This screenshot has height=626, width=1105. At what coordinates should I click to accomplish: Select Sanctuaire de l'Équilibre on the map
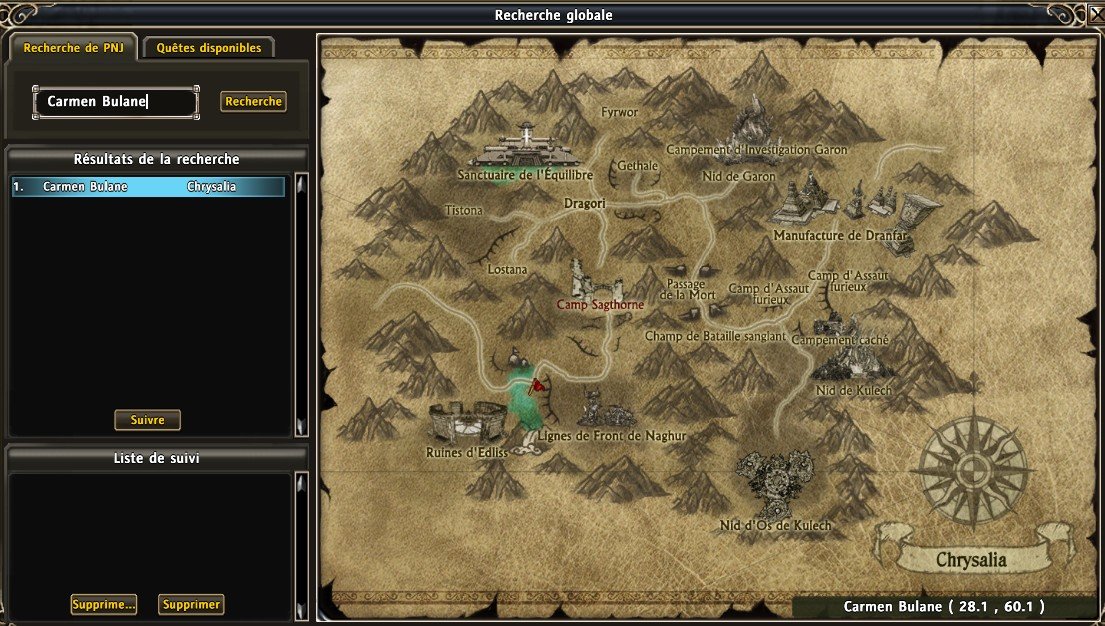pos(525,156)
